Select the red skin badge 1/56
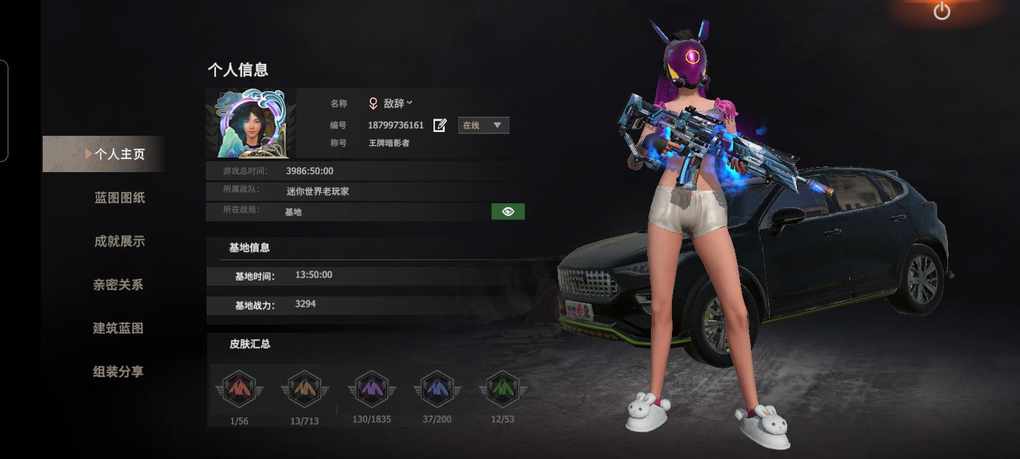1020x459 pixels. coord(237,388)
